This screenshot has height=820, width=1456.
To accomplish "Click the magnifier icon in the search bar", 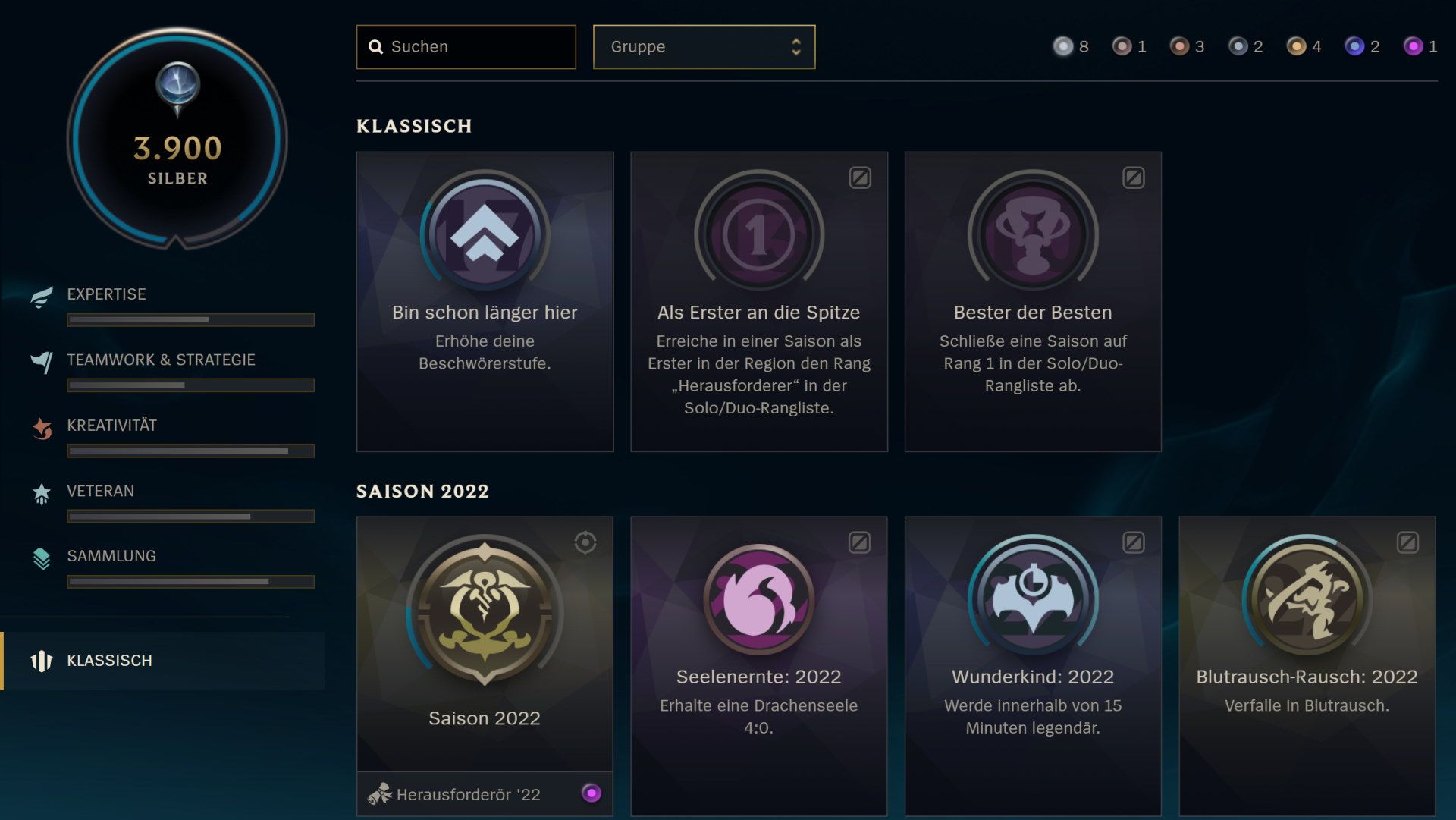I will coord(377,46).
